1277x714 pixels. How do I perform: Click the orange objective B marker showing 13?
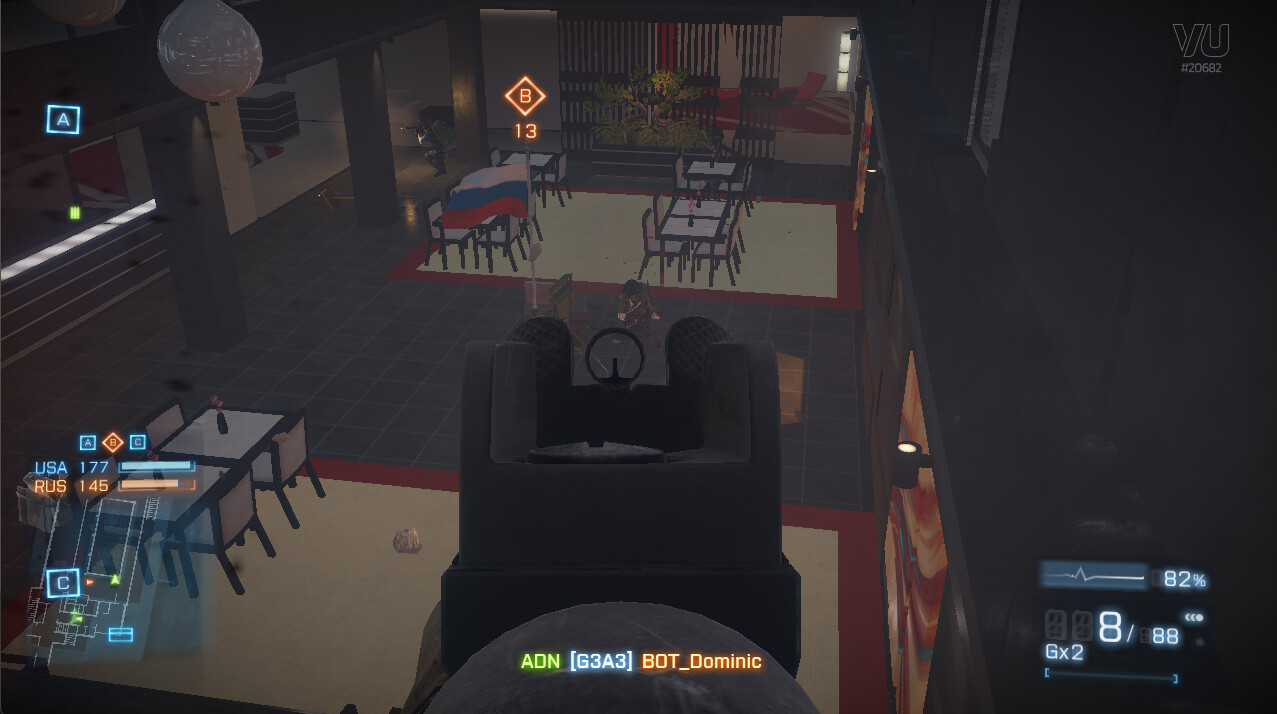click(525, 98)
